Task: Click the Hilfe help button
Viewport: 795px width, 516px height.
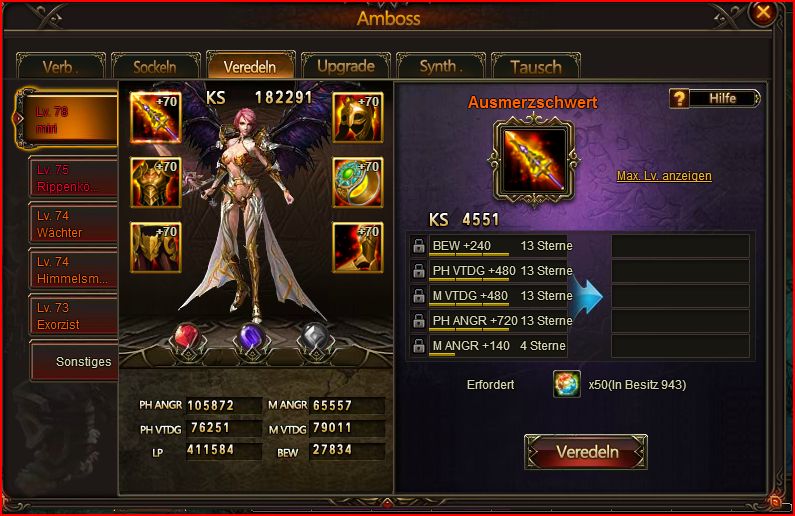Action: tap(714, 98)
